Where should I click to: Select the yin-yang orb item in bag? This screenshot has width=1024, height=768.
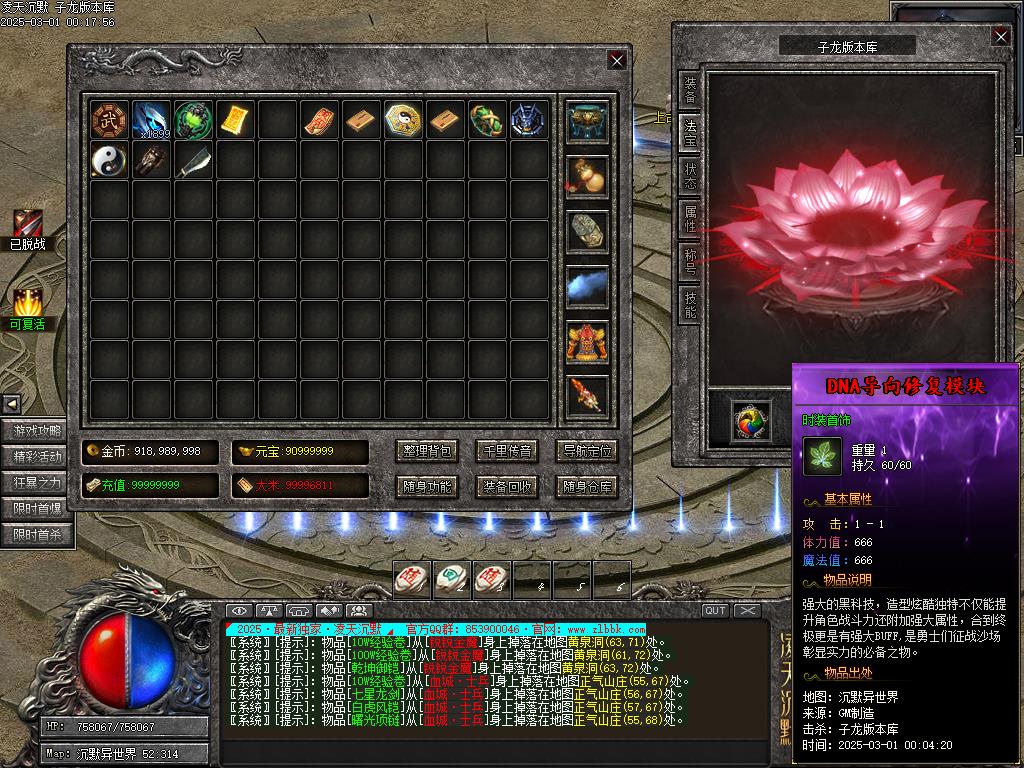109,160
